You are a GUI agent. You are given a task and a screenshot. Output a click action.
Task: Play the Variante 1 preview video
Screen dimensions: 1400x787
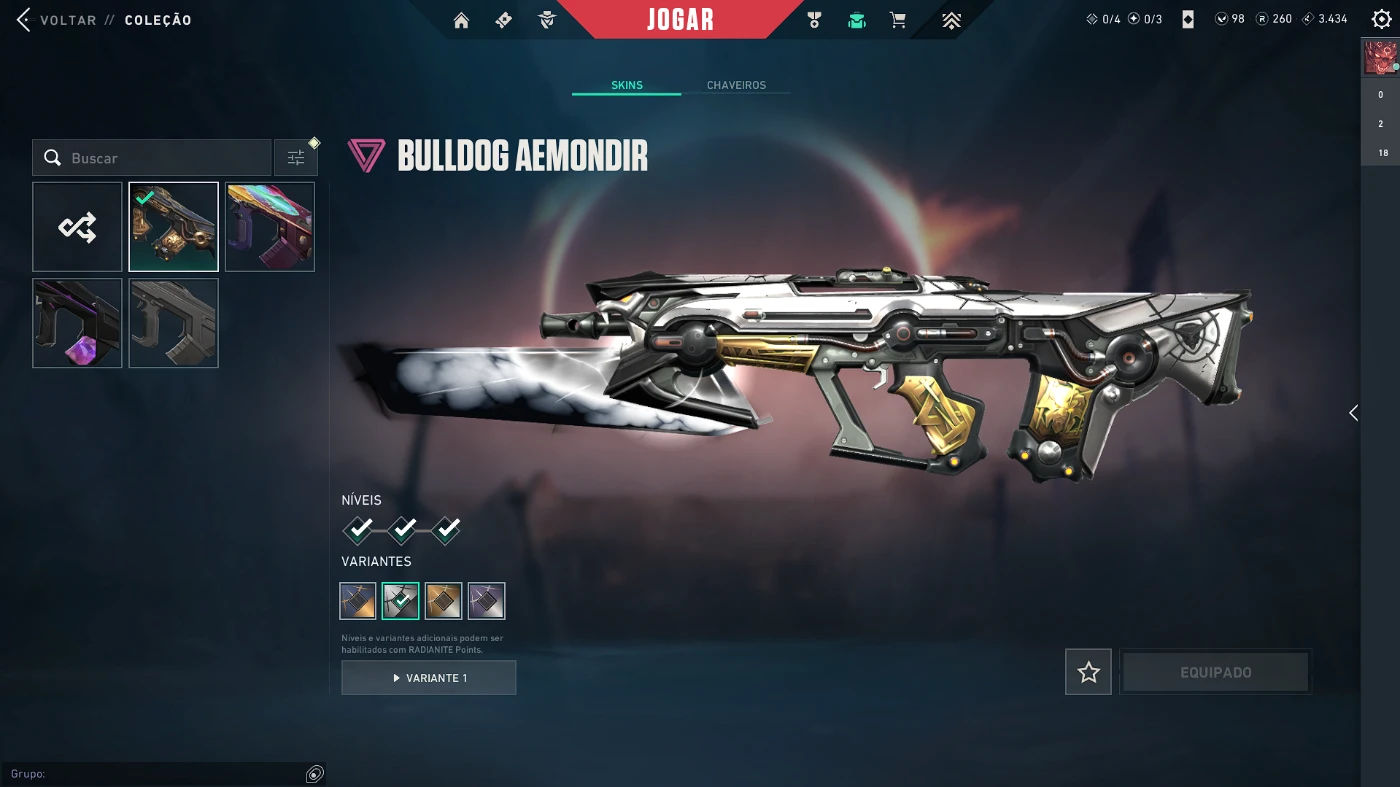click(x=429, y=678)
